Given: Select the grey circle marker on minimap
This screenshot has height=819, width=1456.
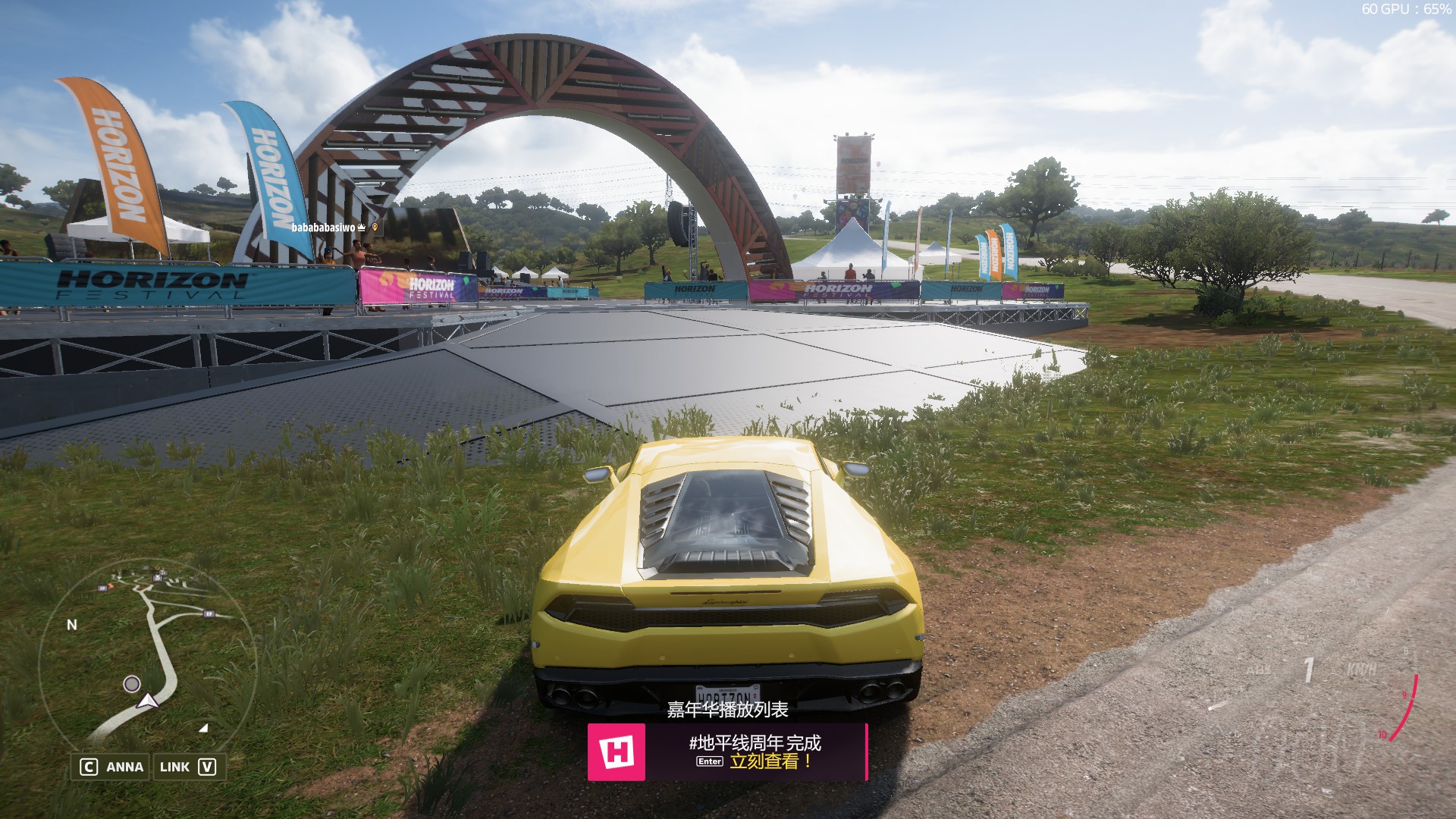Looking at the screenshot, I should tap(132, 684).
